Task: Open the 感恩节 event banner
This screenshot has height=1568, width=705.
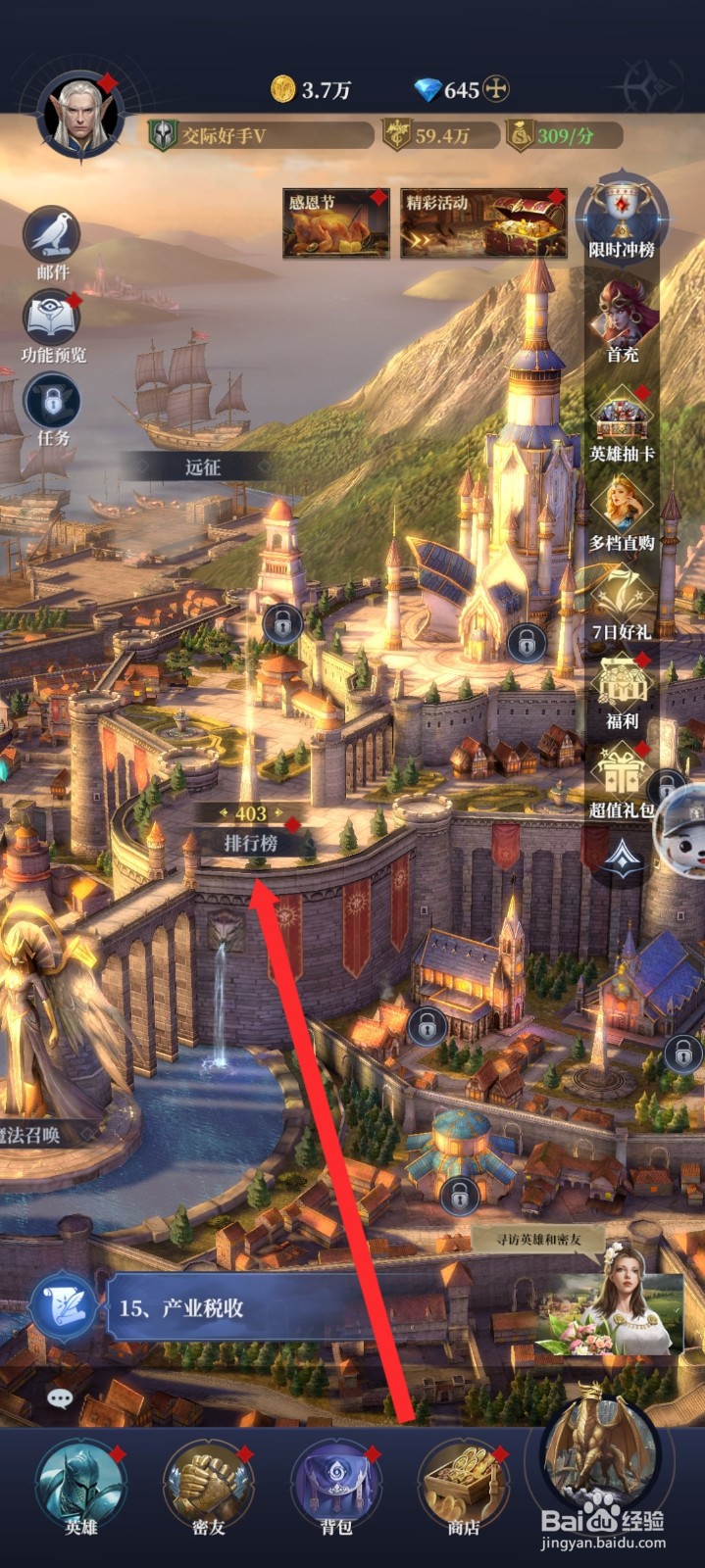Action: (335, 223)
